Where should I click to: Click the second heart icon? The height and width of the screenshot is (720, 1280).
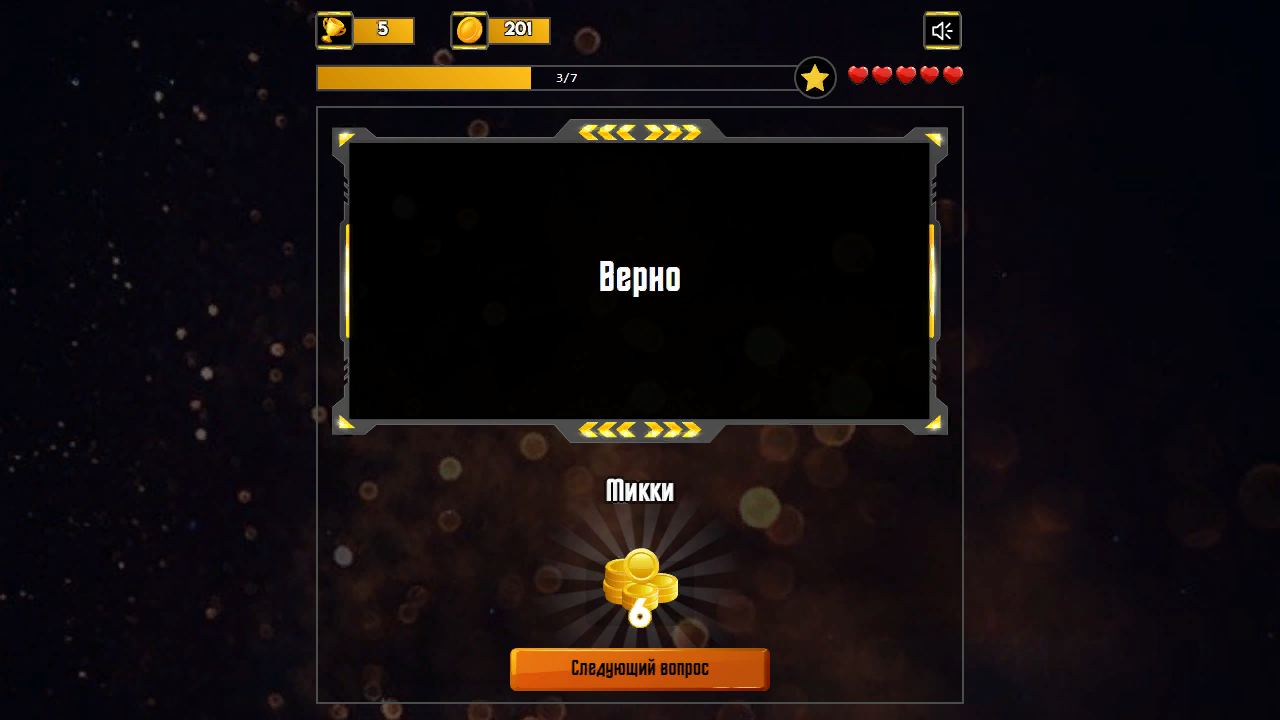pos(881,74)
